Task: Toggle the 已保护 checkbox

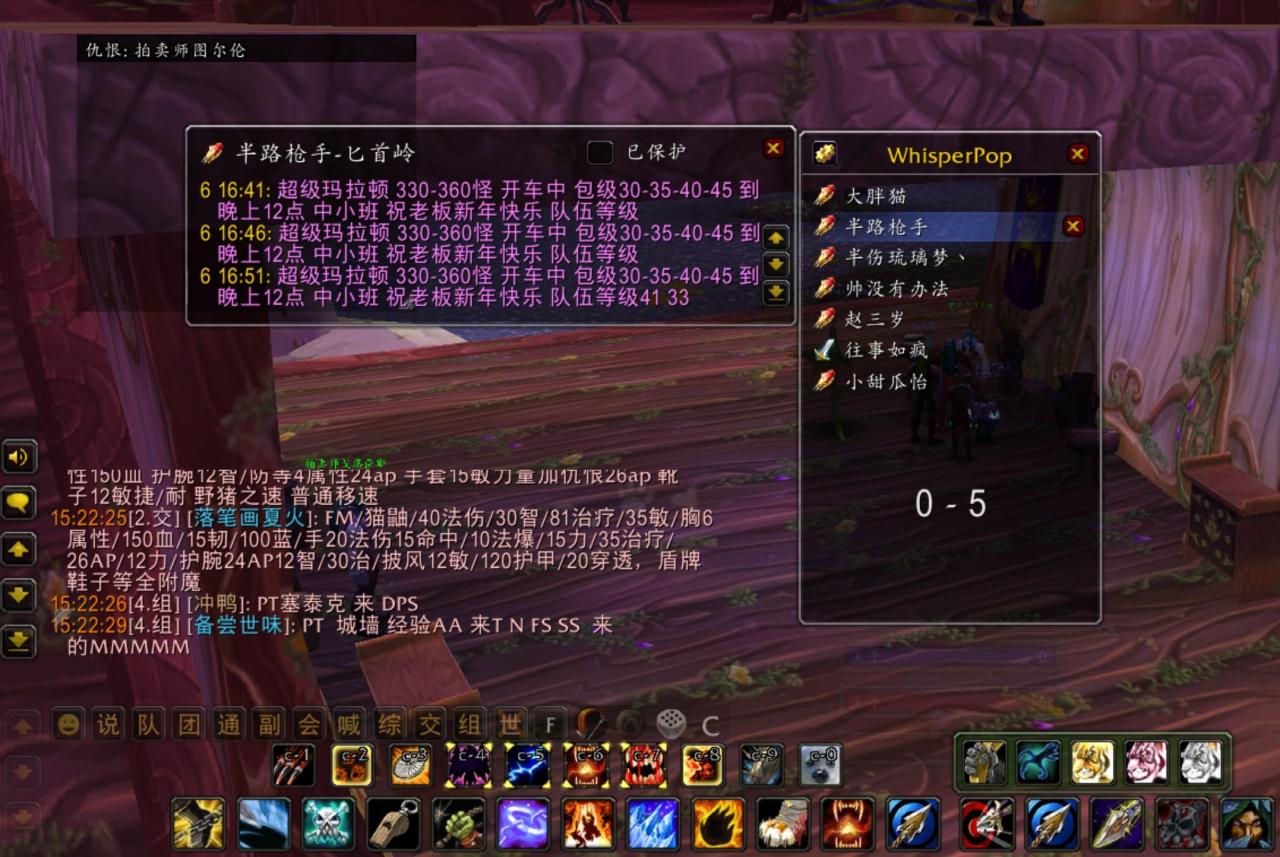Action: point(600,152)
